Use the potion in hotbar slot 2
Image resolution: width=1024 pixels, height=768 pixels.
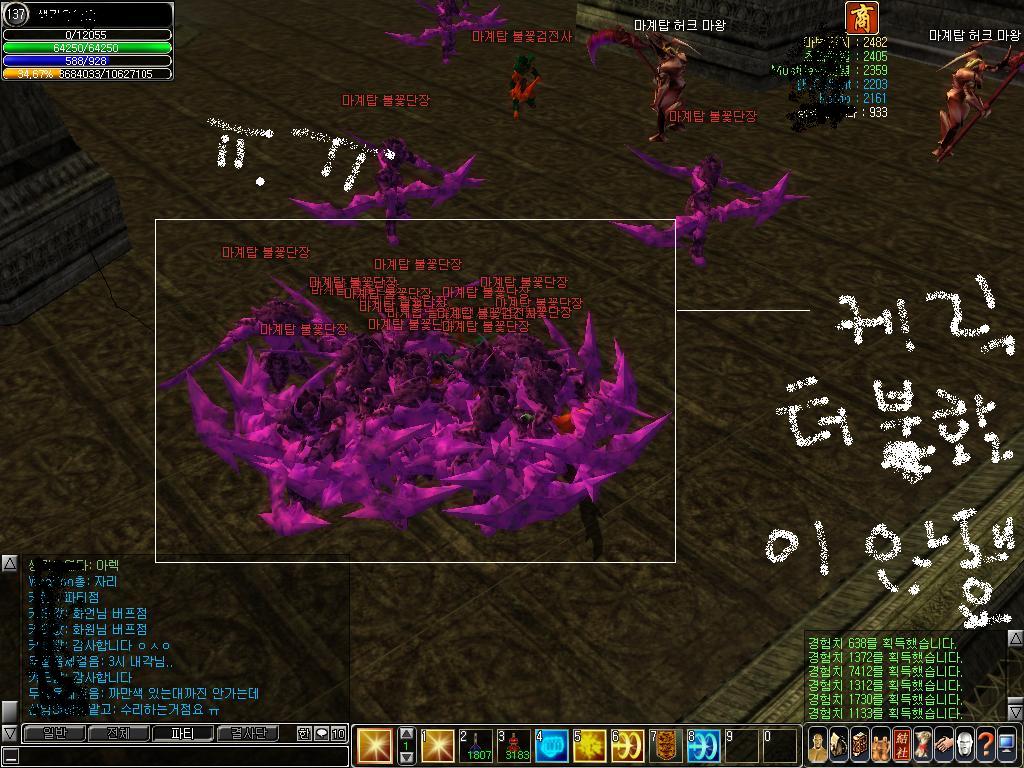(477, 746)
